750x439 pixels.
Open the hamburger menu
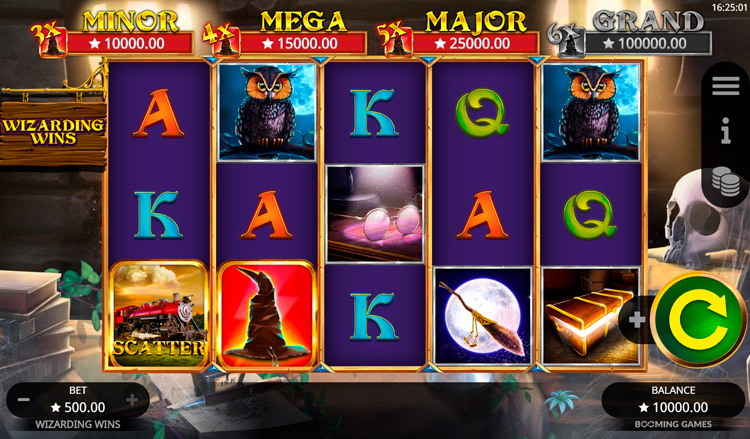[x=726, y=86]
